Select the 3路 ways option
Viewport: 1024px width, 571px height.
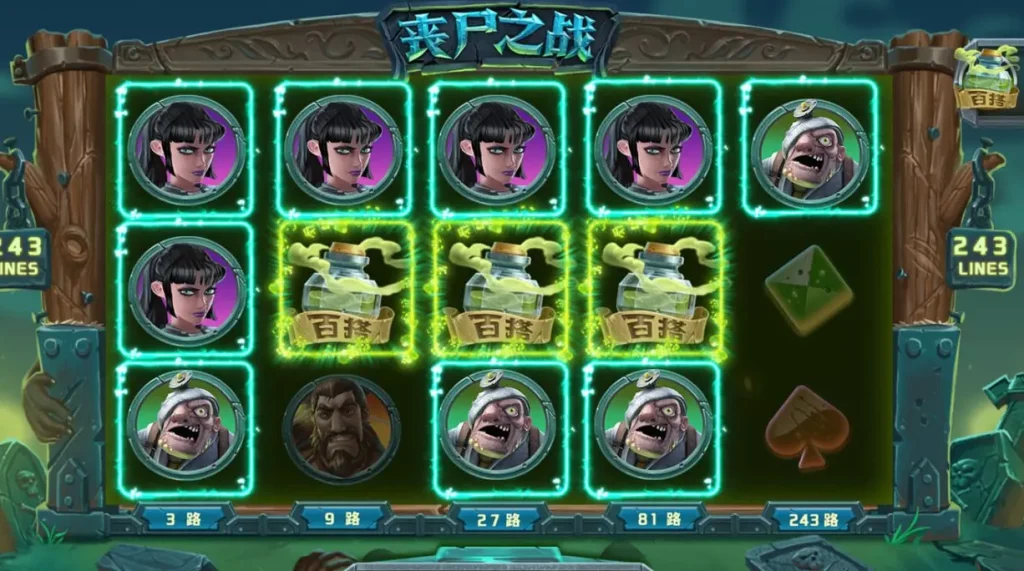183,519
